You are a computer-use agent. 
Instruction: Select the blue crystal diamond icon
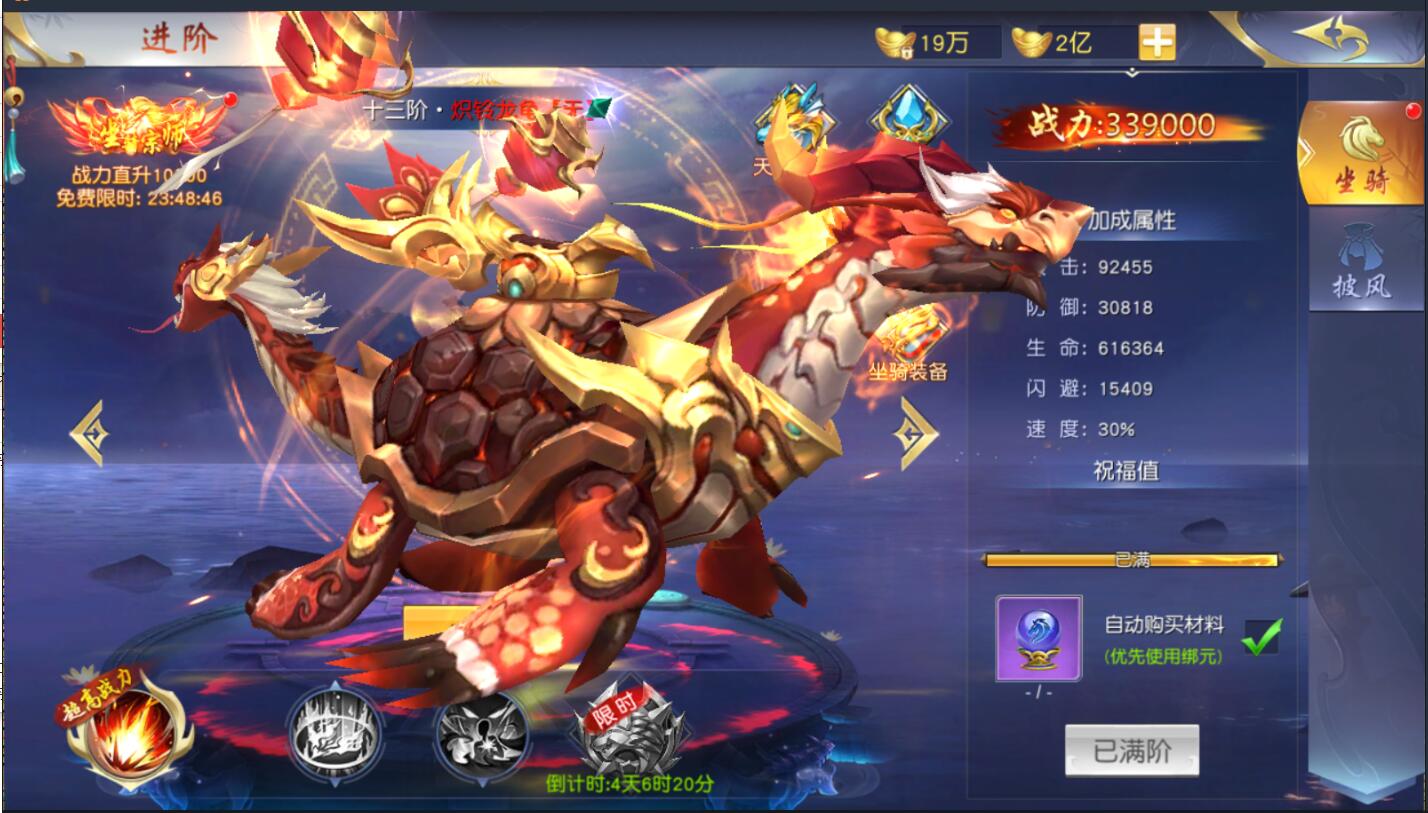click(908, 117)
